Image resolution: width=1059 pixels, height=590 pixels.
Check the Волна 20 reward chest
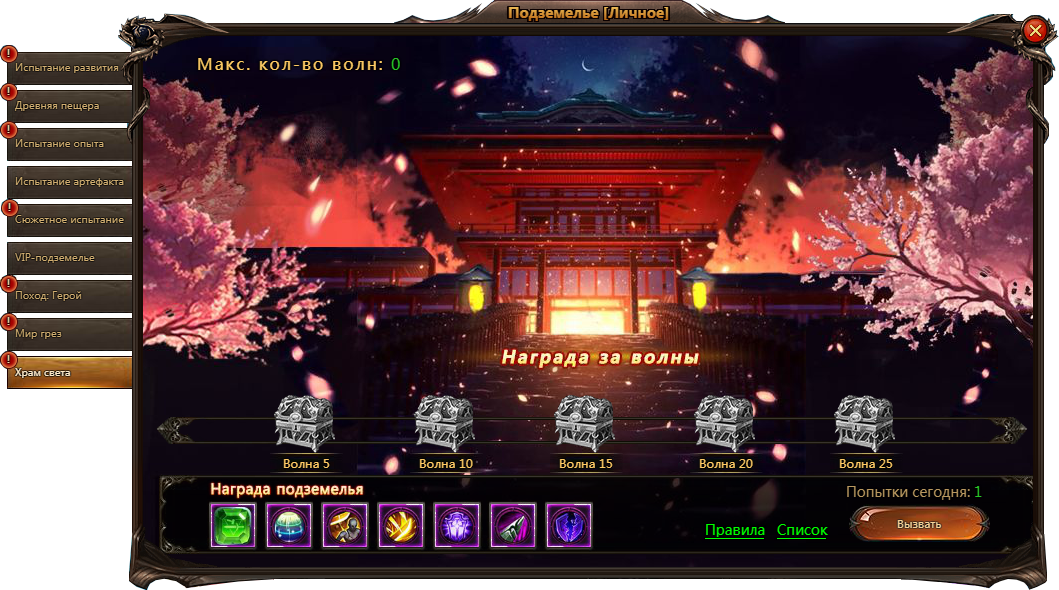[725, 423]
